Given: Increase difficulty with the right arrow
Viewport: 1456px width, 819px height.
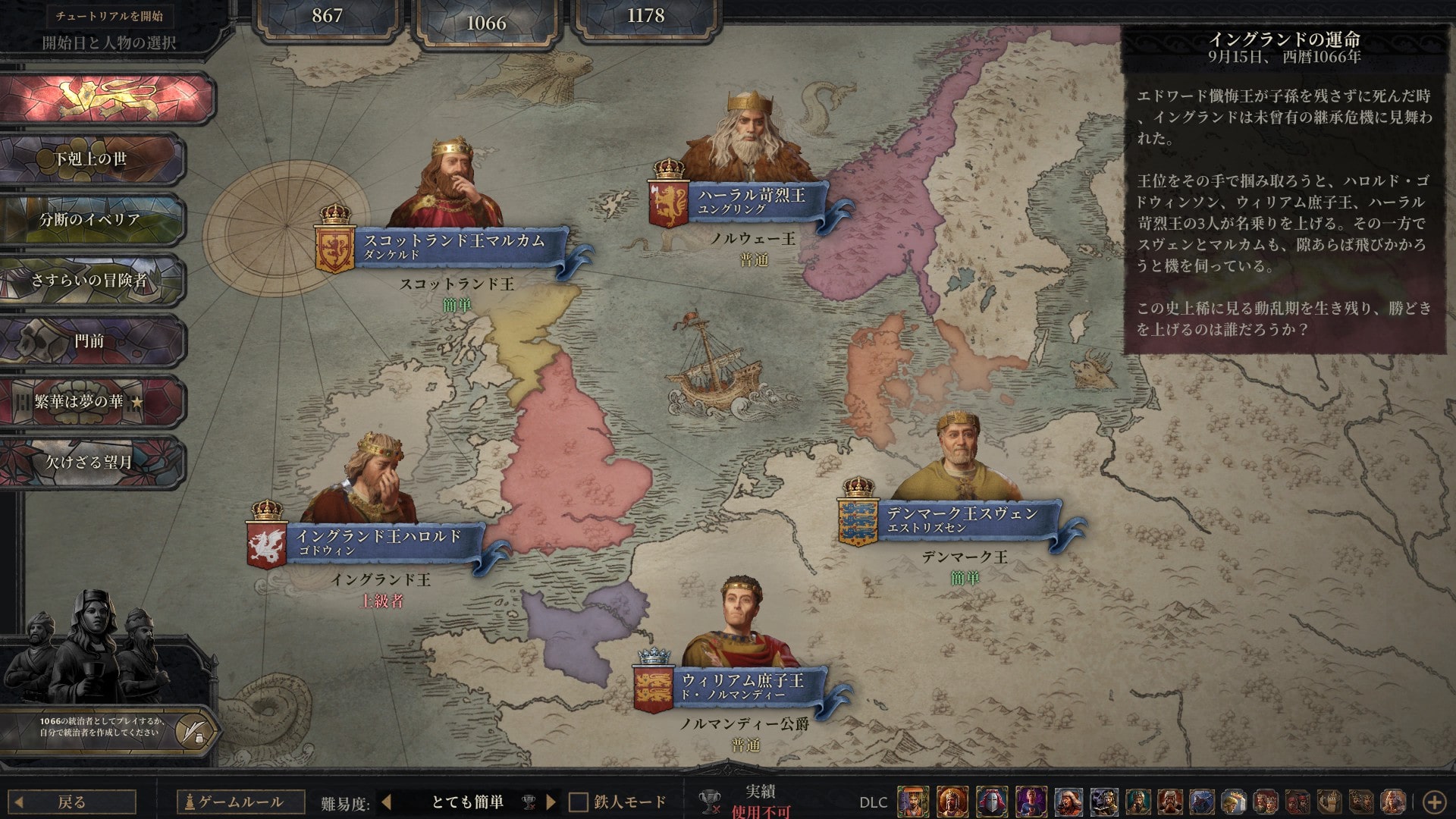Looking at the screenshot, I should tap(551, 802).
